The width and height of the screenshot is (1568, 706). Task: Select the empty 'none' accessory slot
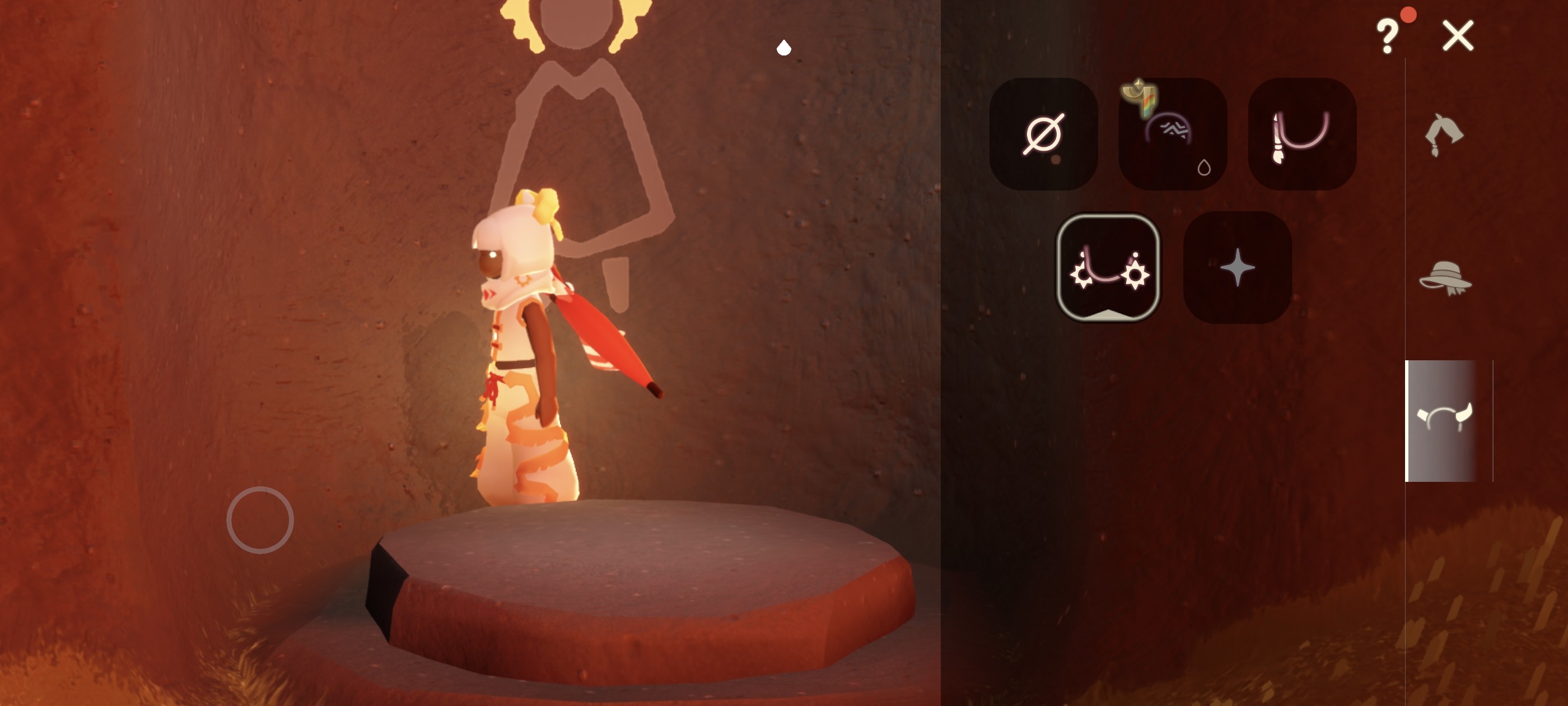pos(1043,134)
